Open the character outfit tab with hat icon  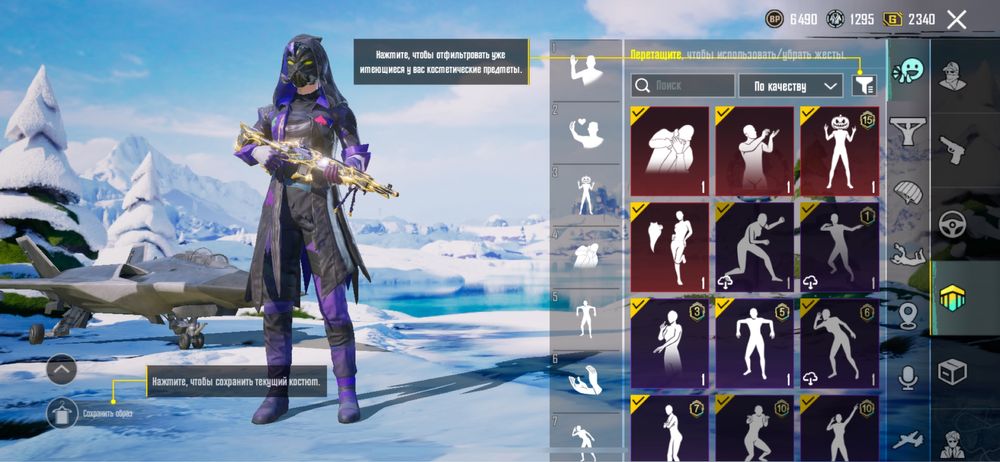coord(952,76)
